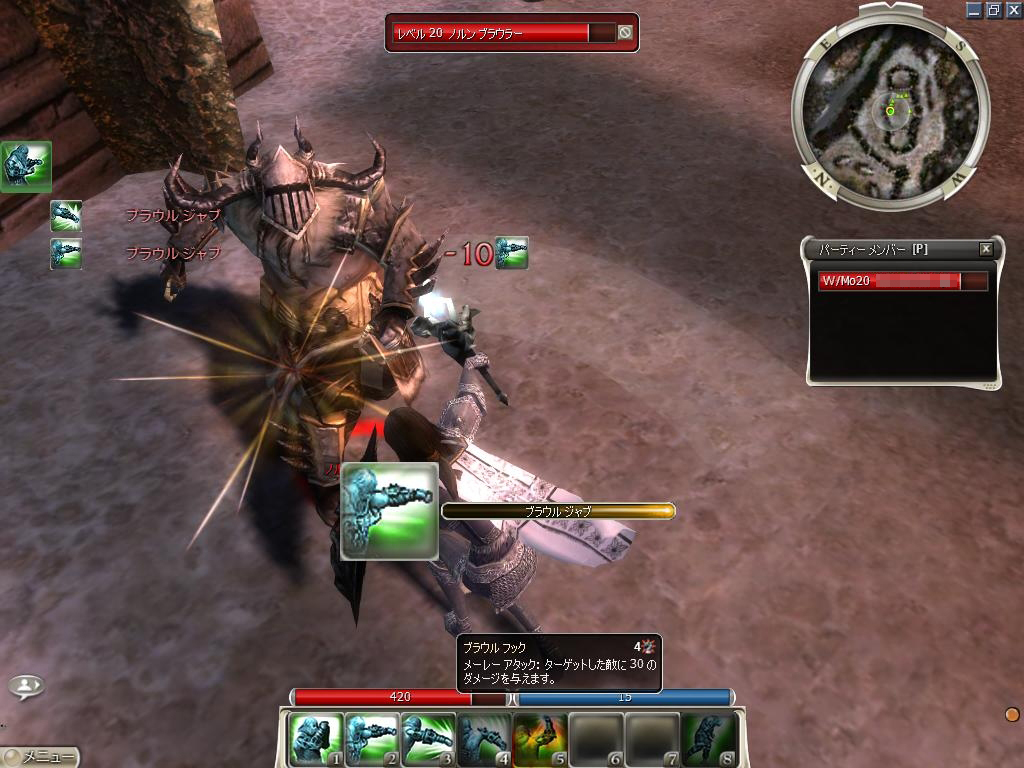Image resolution: width=1024 pixels, height=768 pixels.
Task: Use the ブラウル フック skill in slot 4
Action: click(x=484, y=738)
